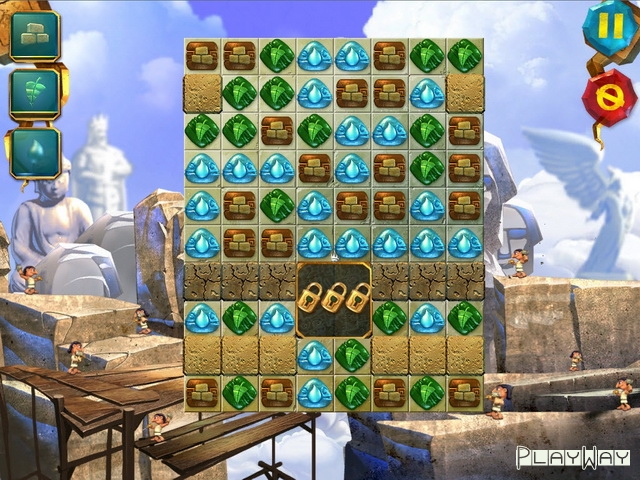Select the water drop resource panel
640x480 pixels.
[35, 153]
